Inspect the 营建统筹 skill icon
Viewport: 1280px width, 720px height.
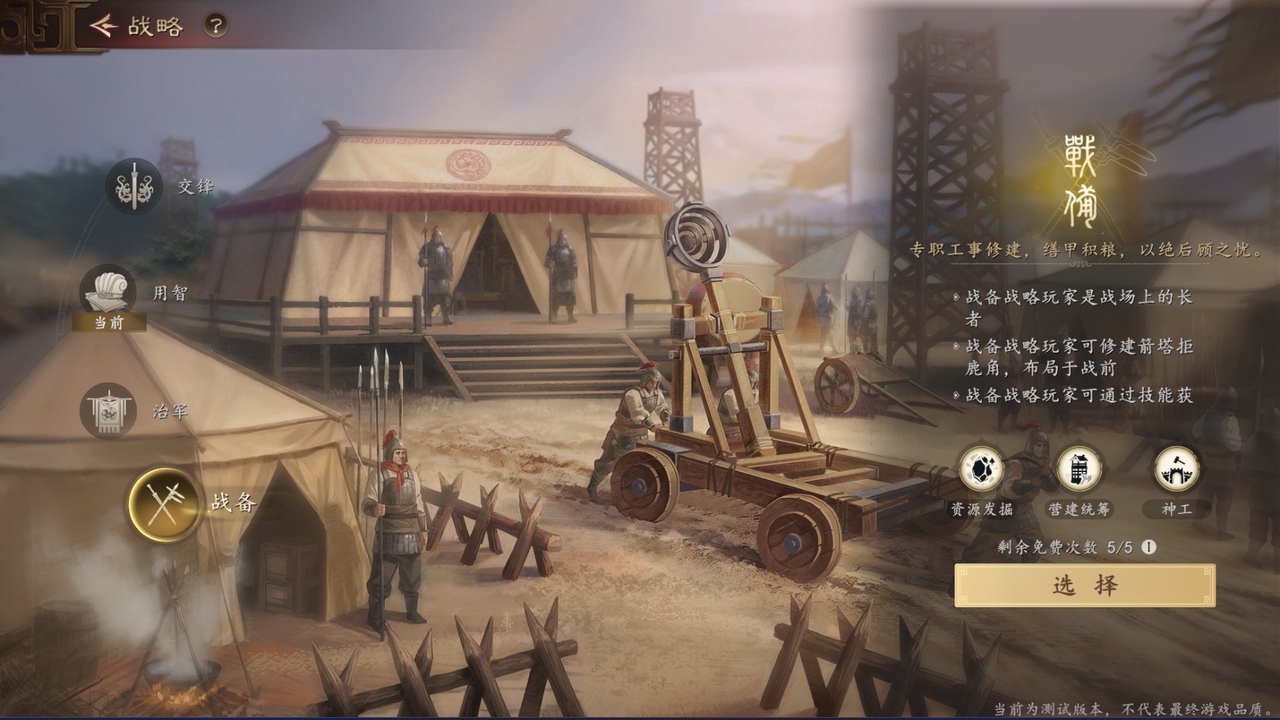[1079, 469]
